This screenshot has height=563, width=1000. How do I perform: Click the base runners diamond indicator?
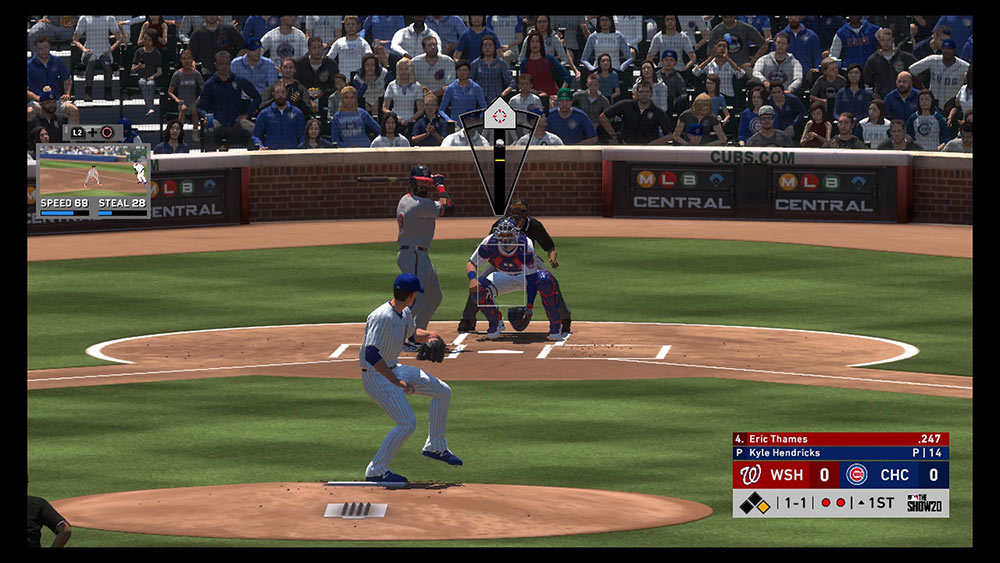pos(755,503)
